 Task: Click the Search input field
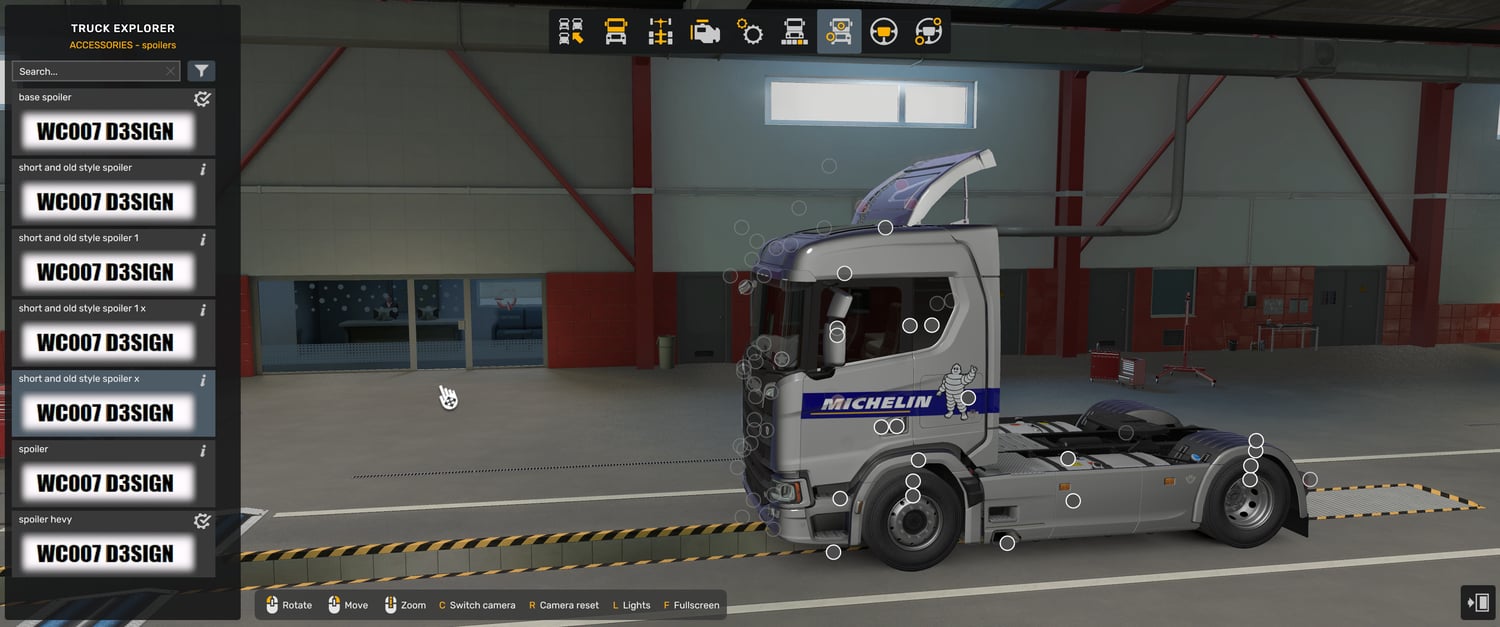[88, 72]
